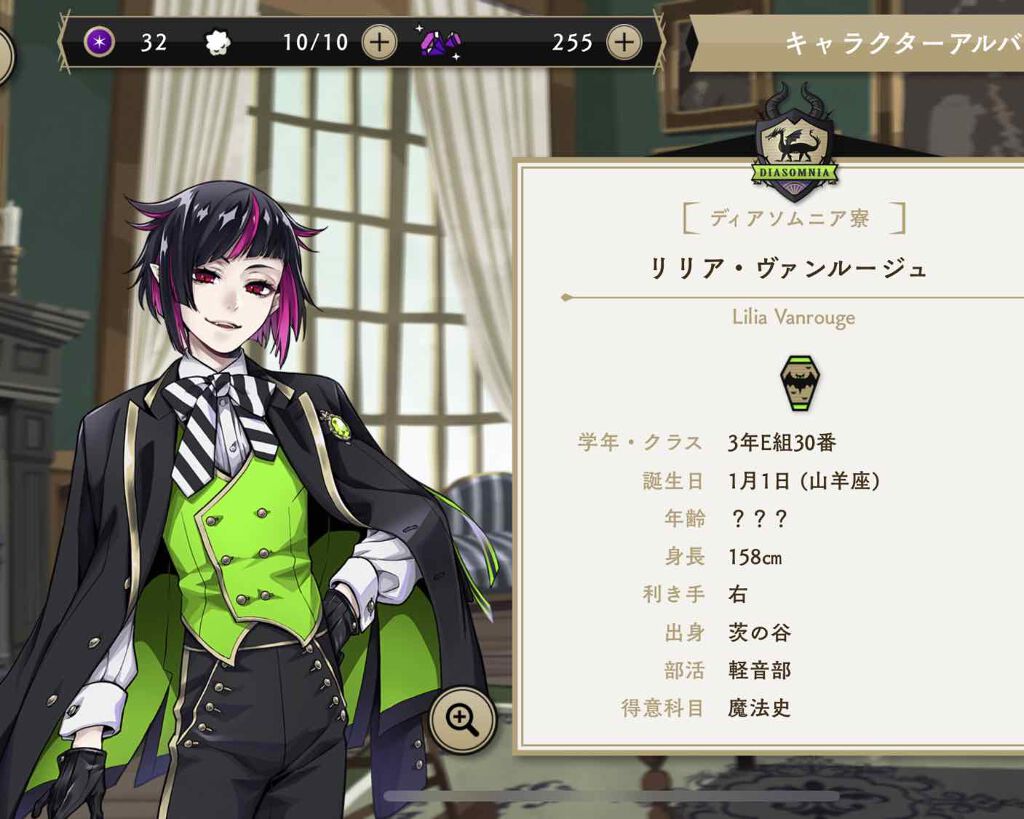The height and width of the screenshot is (819, 1024).
Task: Tap the plus button beside 10/10 stamina
Action: [379, 42]
